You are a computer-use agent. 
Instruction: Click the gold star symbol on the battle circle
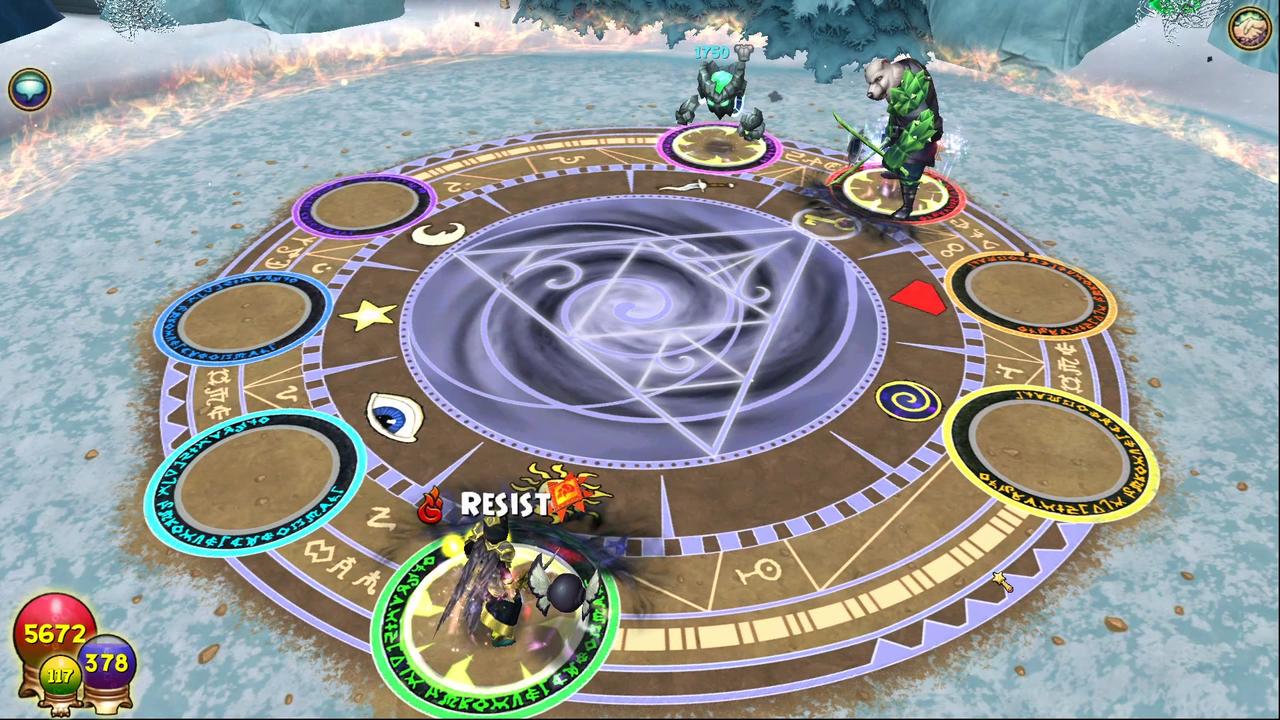click(369, 313)
